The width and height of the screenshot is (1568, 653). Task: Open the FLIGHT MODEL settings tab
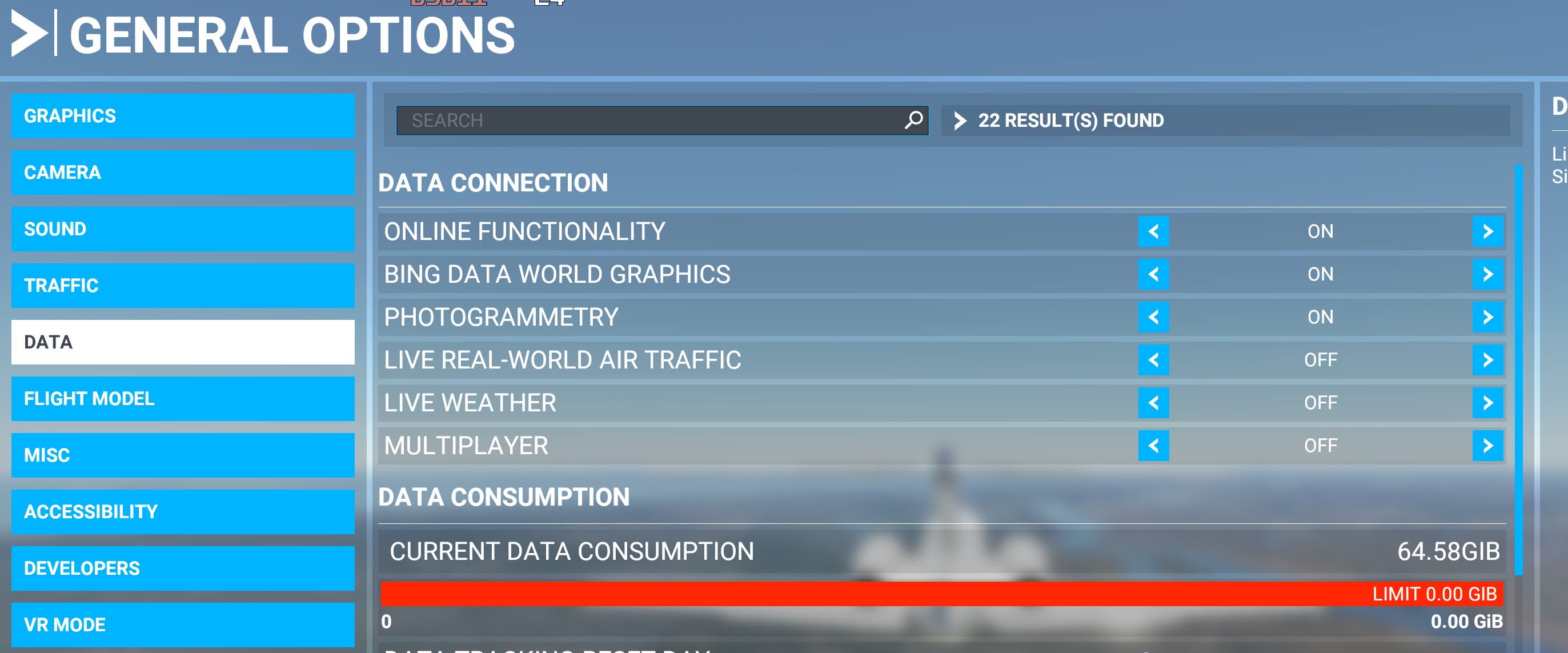(183, 399)
